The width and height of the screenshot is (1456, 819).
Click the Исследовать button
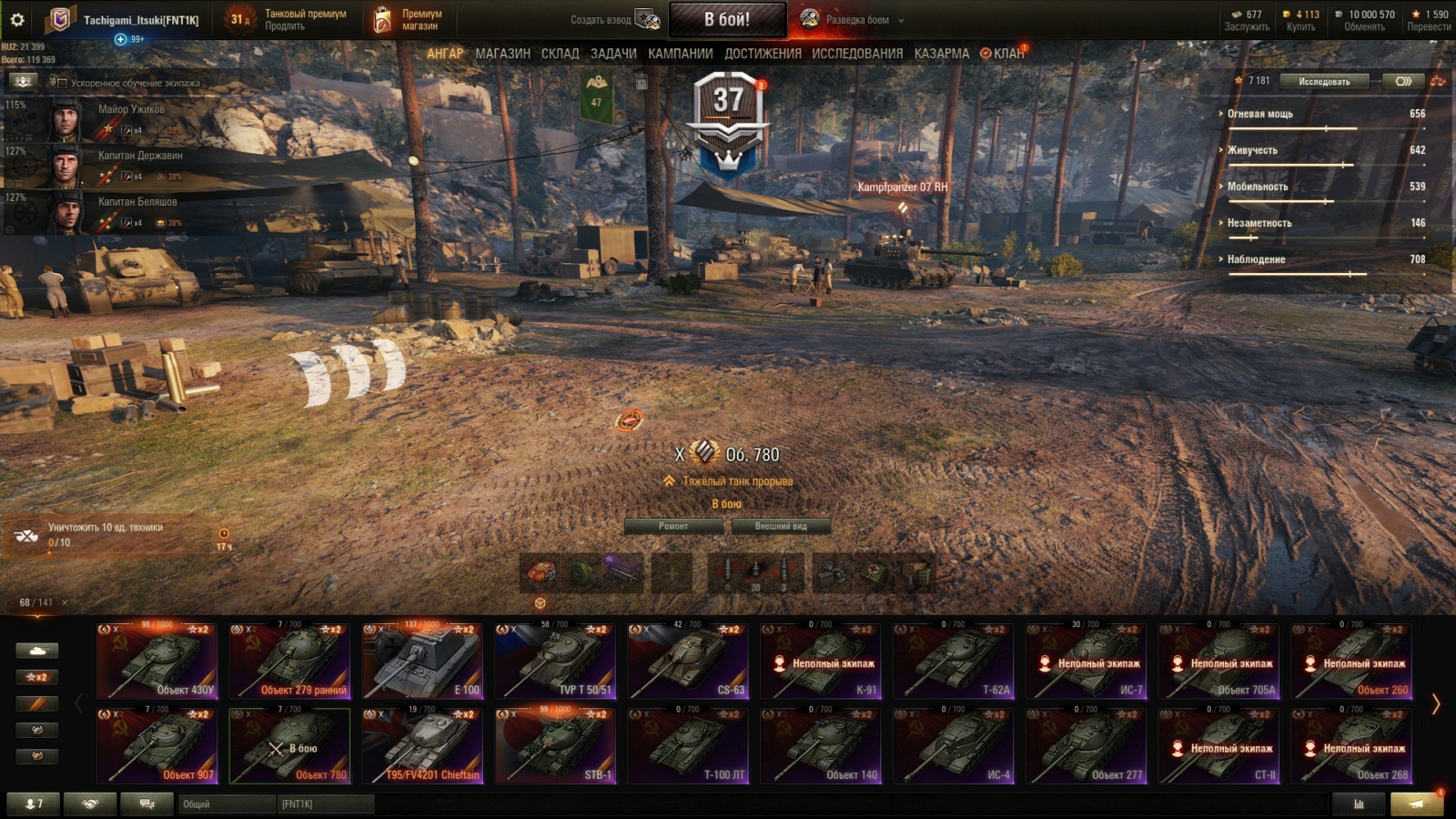click(1324, 82)
